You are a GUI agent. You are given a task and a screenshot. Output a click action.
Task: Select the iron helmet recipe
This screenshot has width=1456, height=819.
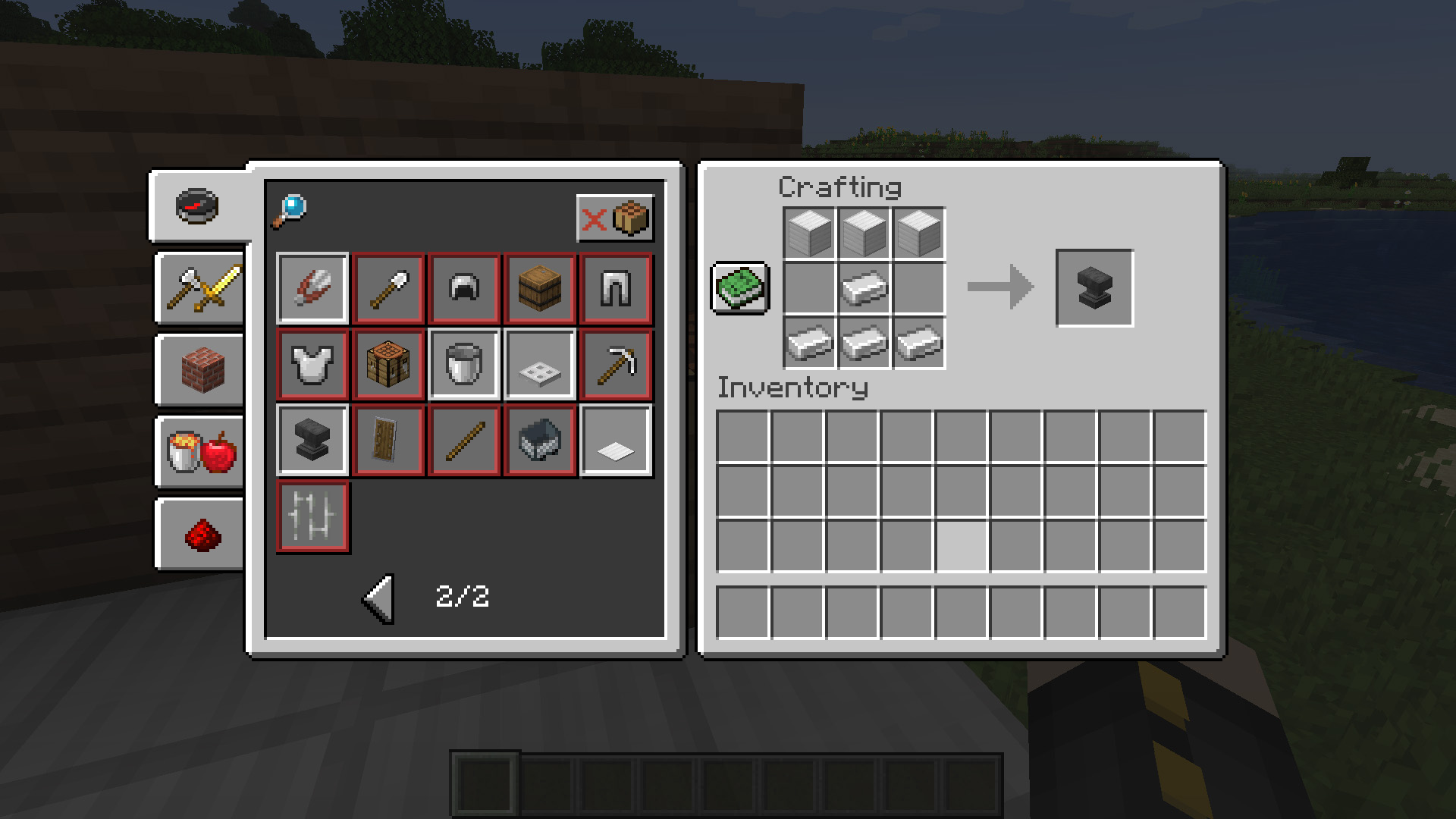[x=464, y=288]
